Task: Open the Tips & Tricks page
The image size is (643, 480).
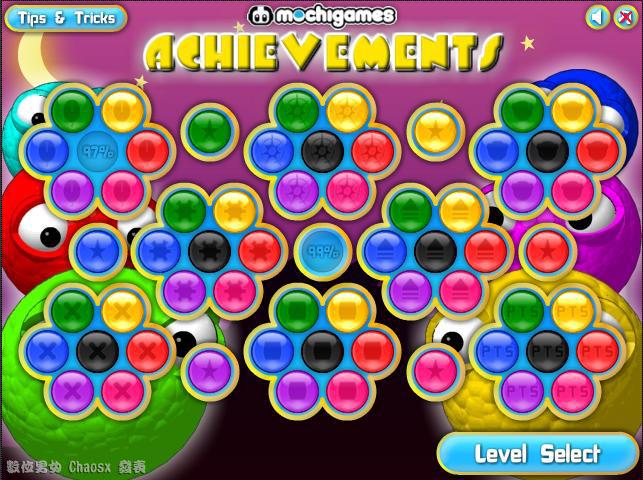Action: pos(65,17)
